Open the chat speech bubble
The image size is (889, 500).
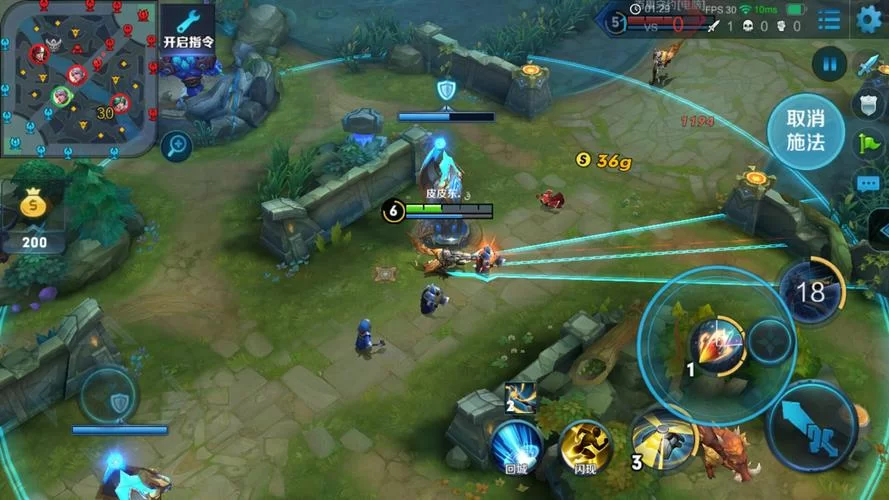868,183
